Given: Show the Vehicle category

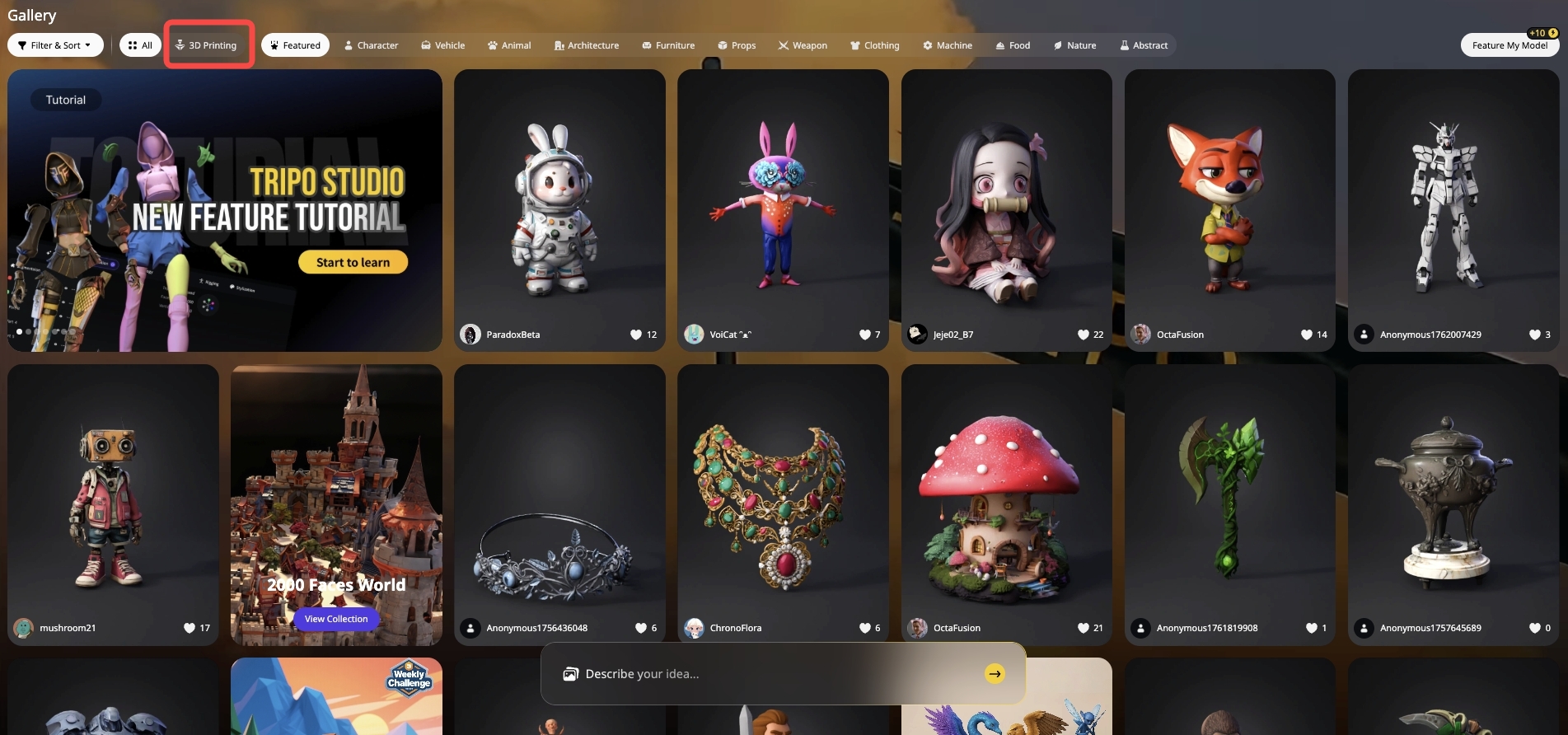Looking at the screenshot, I should pos(442,45).
